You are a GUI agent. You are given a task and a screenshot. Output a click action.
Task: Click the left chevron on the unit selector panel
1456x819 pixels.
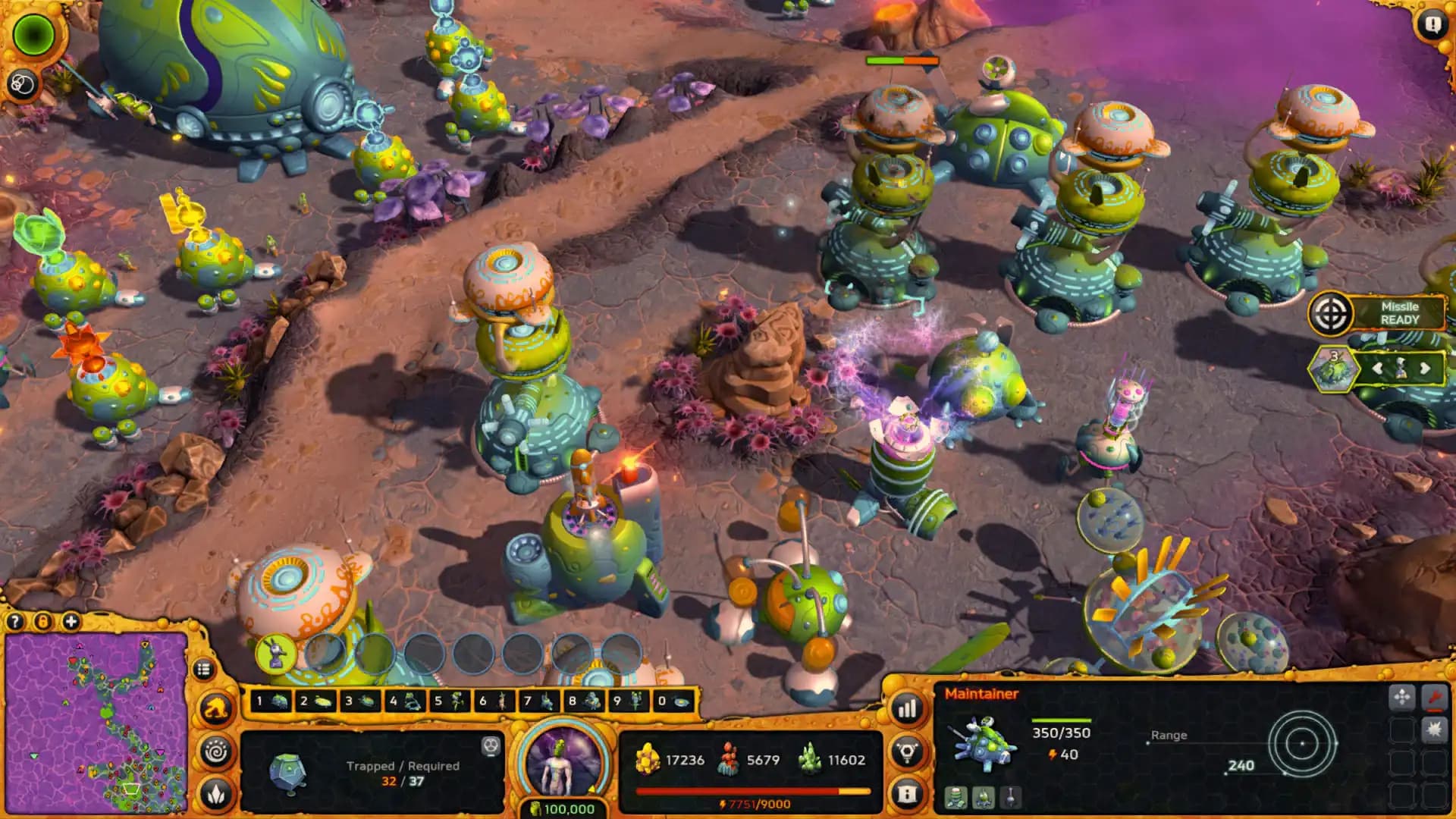point(1379,369)
